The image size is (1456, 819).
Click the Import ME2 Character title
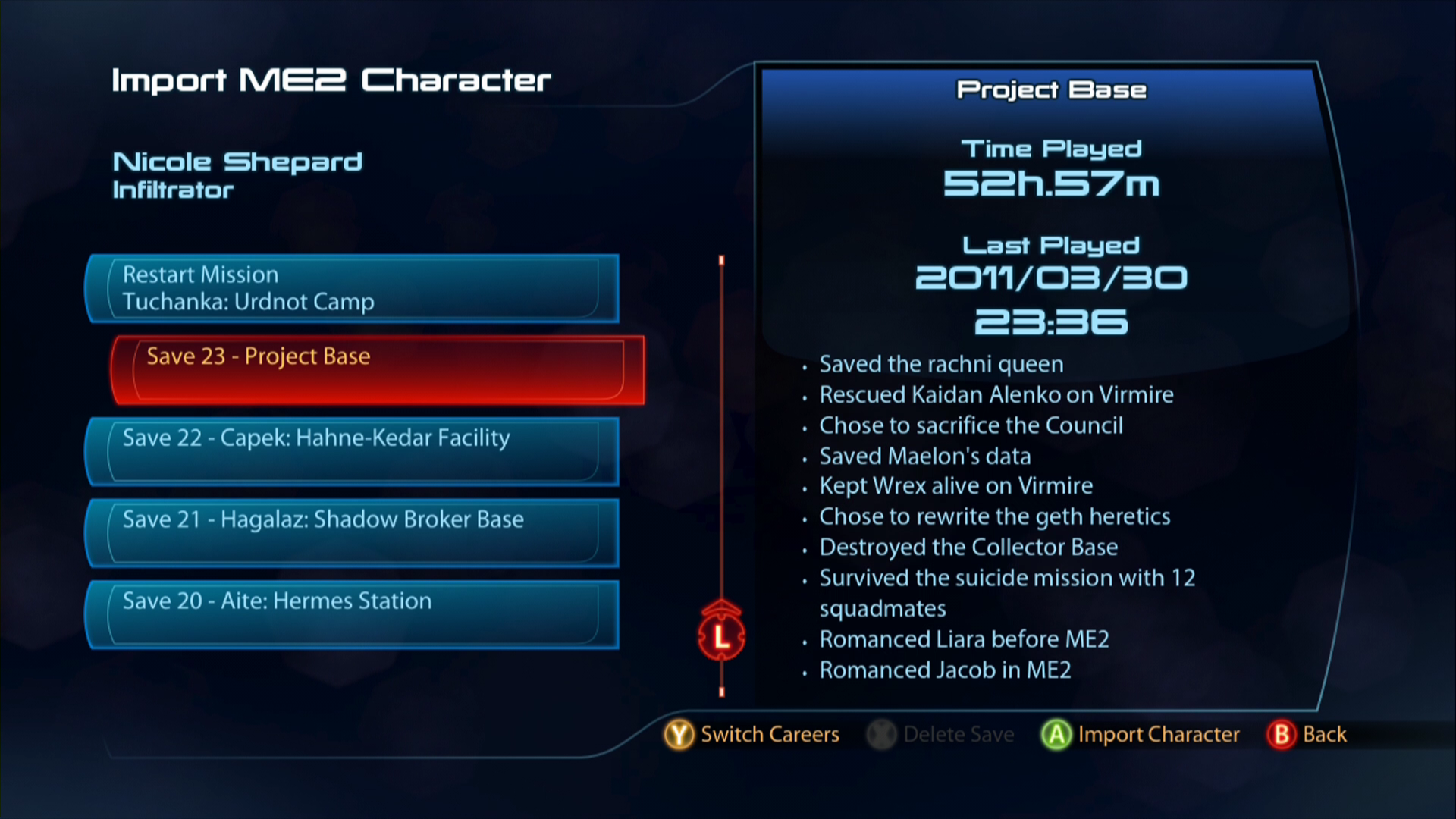[331, 80]
